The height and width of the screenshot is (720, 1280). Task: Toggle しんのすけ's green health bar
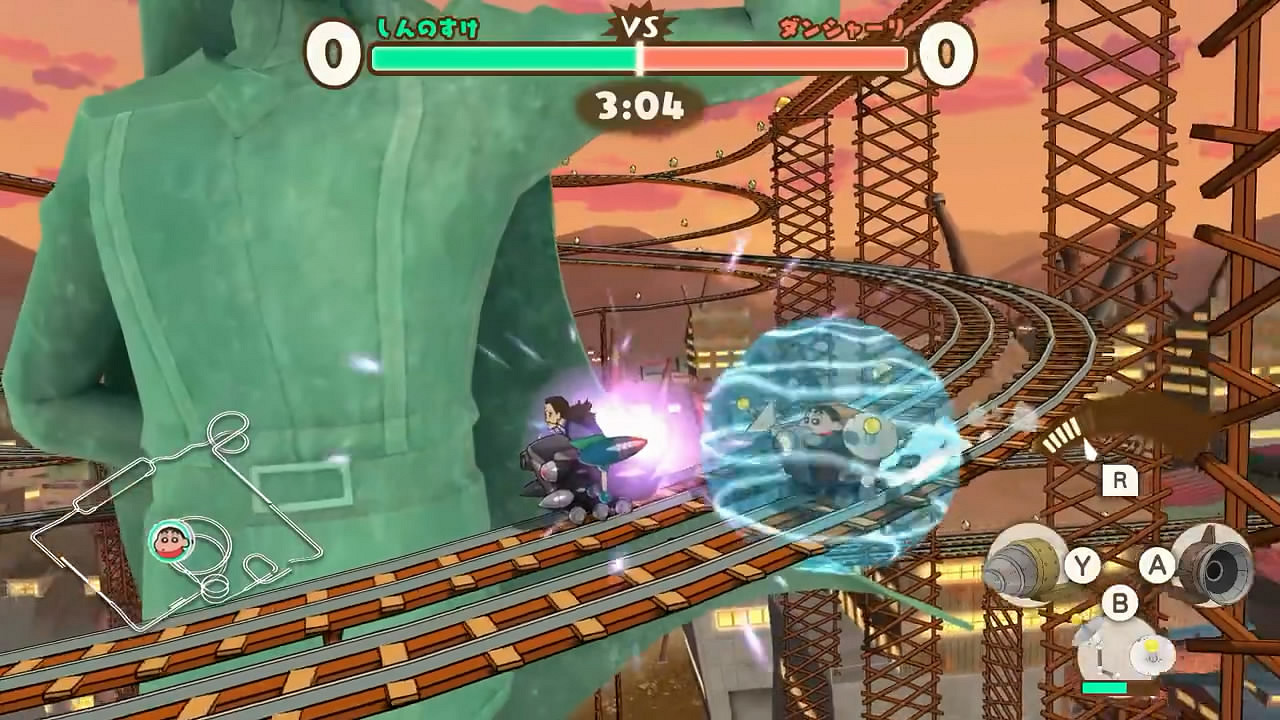click(x=500, y=59)
